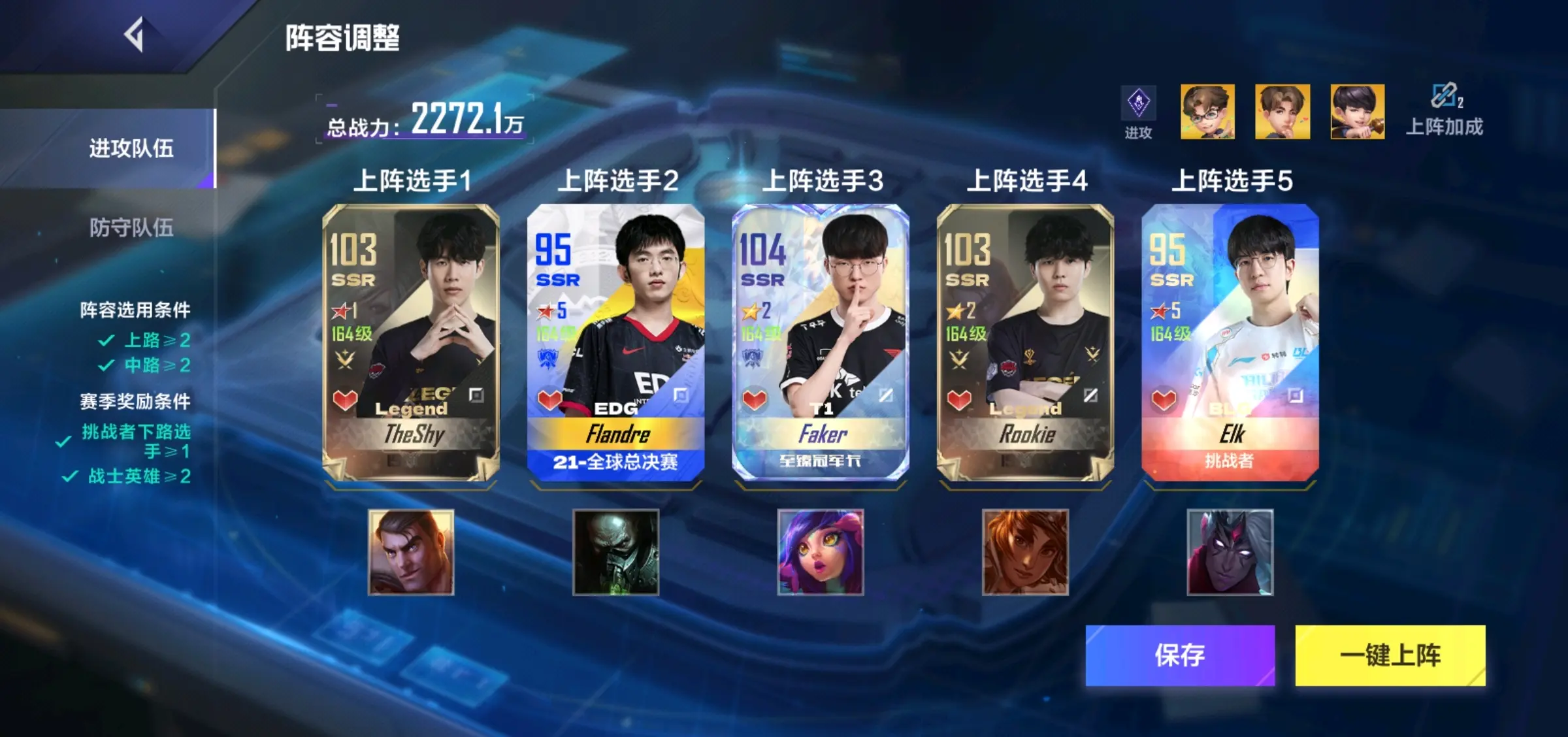
Task: Save the lineup with 保存
Action: (x=1180, y=655)
